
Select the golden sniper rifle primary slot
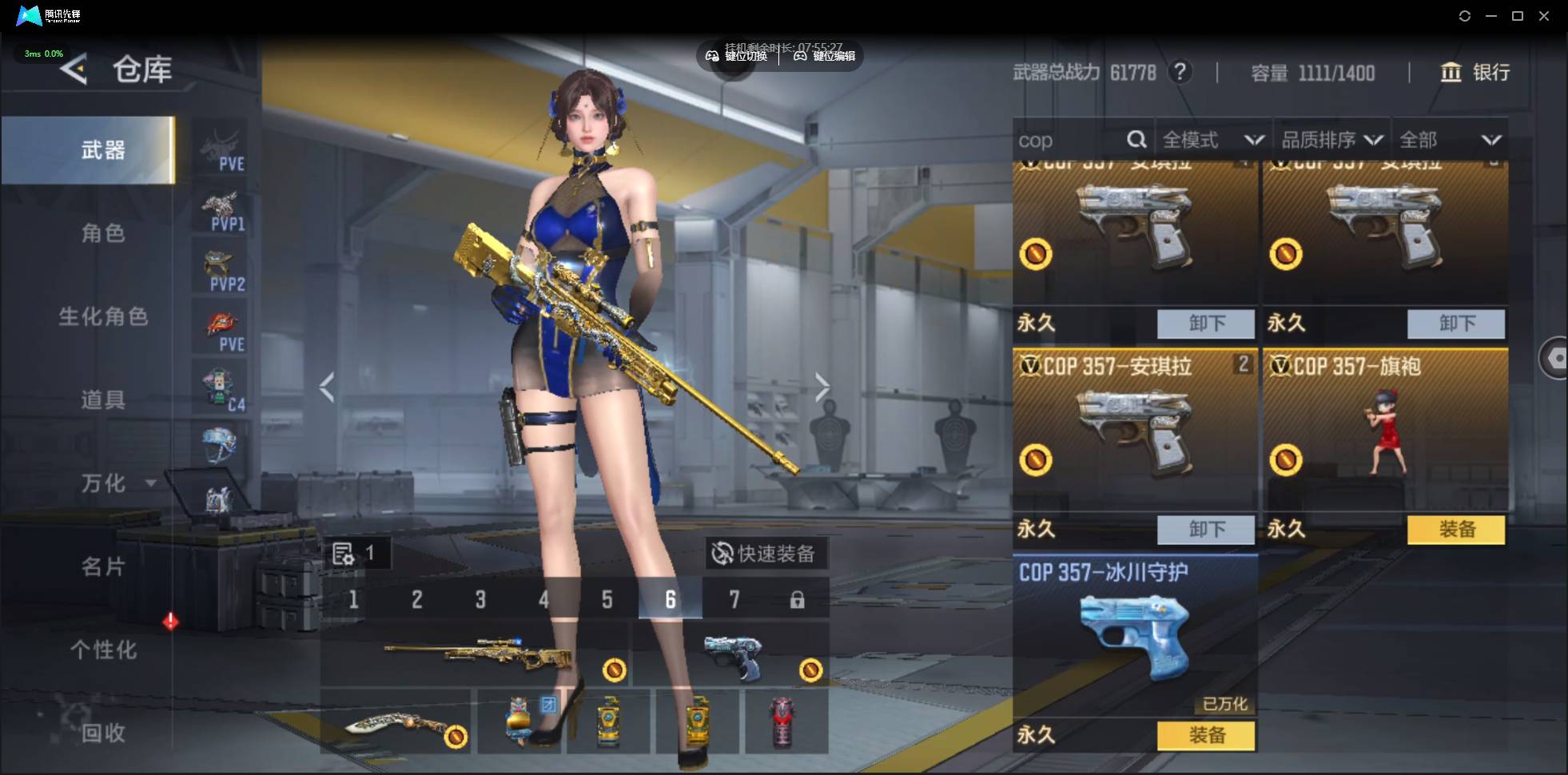pos(476,657)
